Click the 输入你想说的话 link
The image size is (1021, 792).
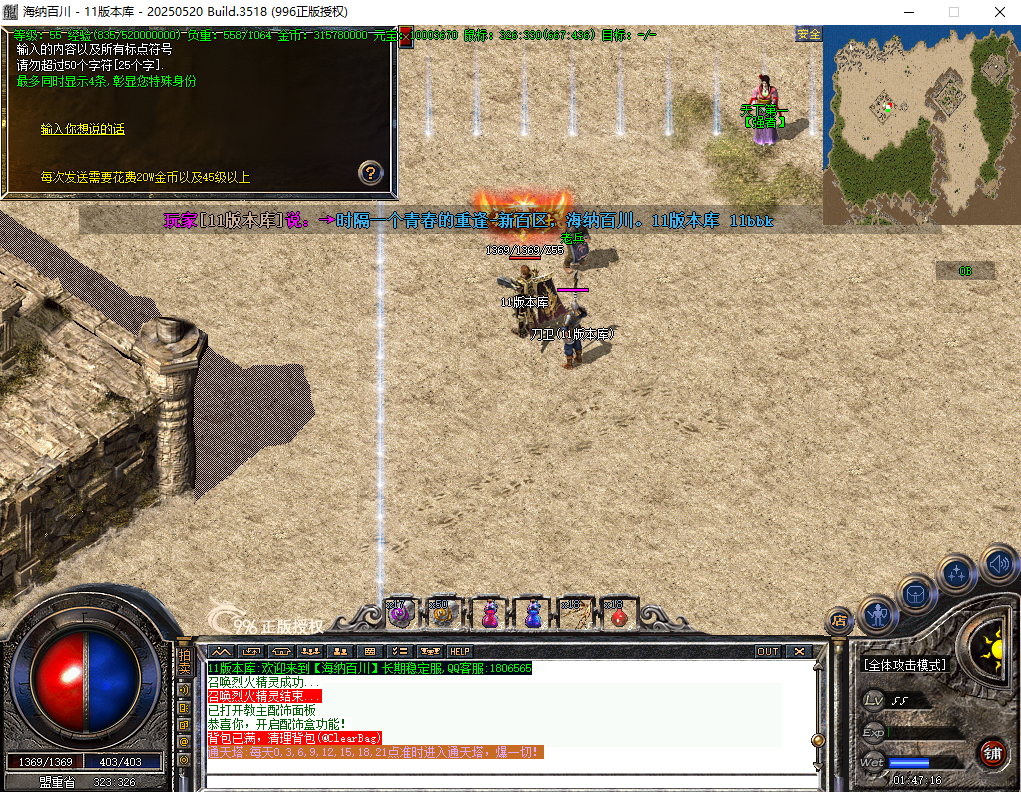(x=82, y=129)
